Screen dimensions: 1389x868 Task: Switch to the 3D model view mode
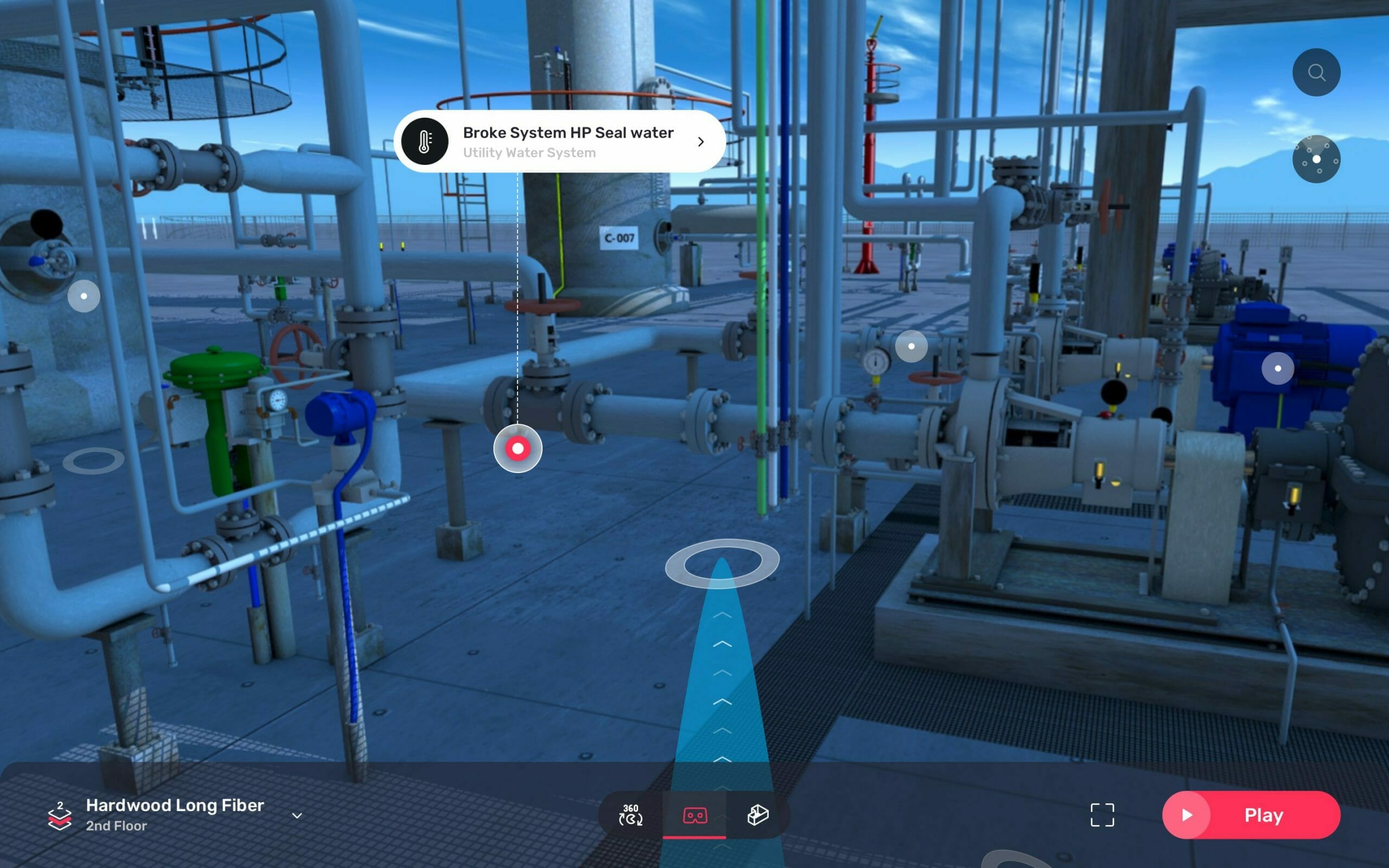[x=757, y=815]
